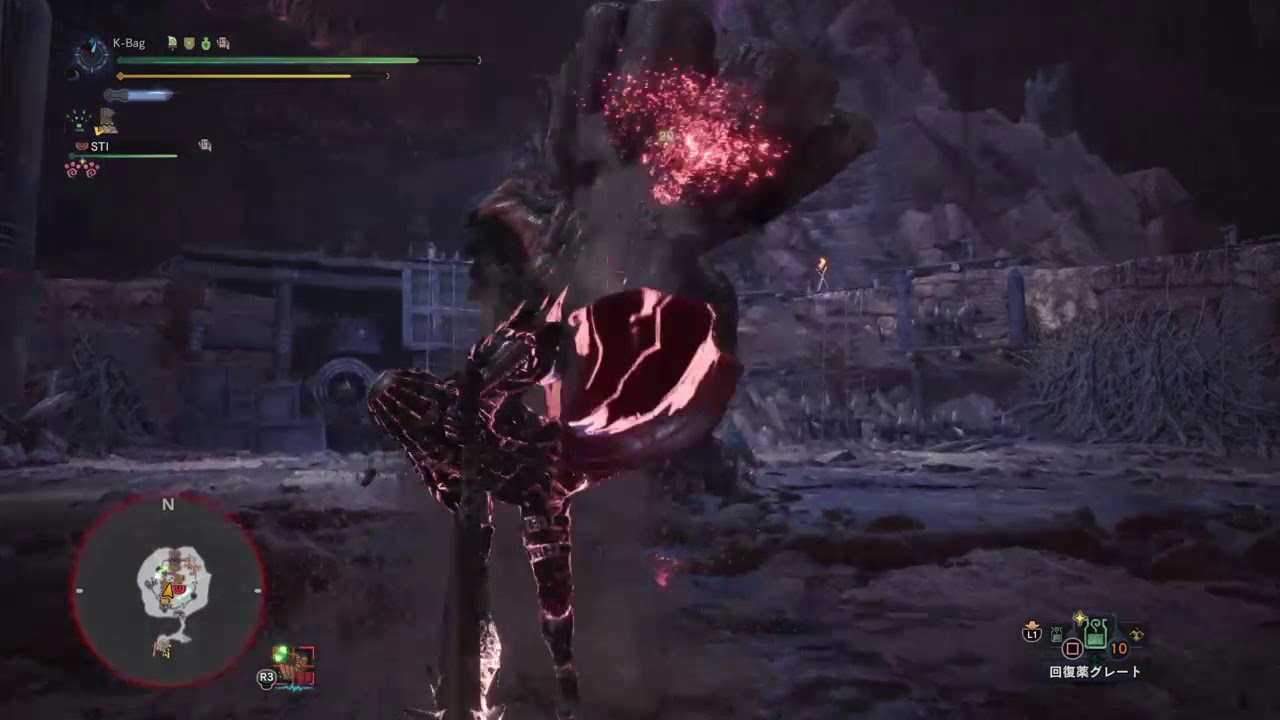Select the Mega Potion item icon
This screenshot has width=1280, height=720.
(1095, 633)
